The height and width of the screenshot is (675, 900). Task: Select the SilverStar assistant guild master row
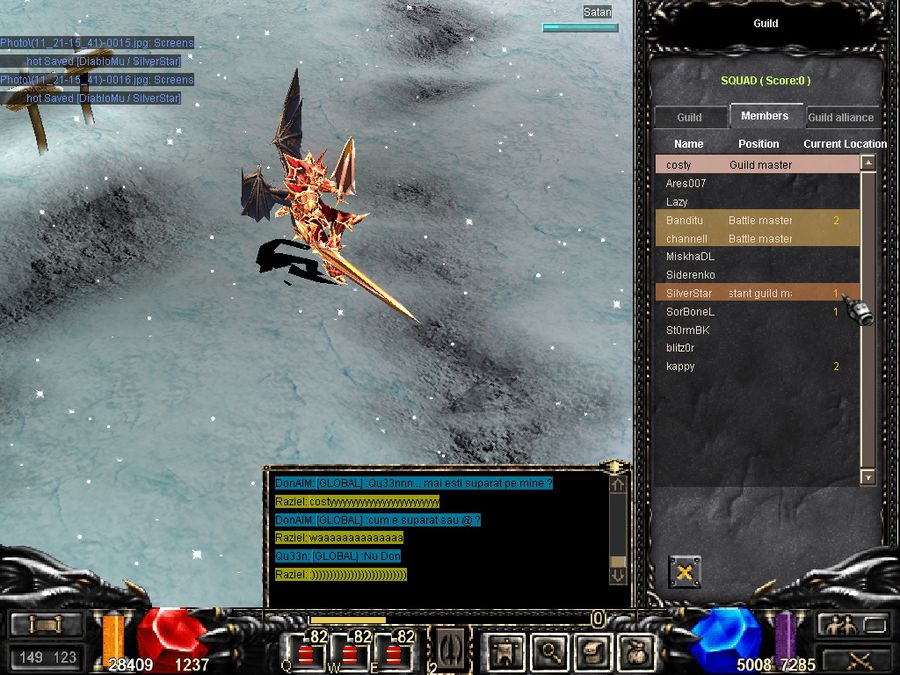(x=756, y=293)
